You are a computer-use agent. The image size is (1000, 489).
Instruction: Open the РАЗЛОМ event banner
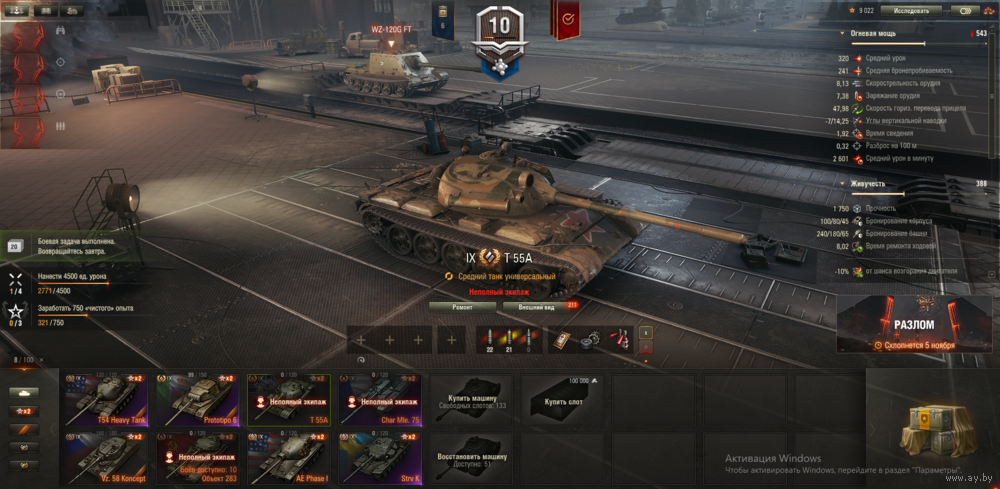[x=915, y=324]
